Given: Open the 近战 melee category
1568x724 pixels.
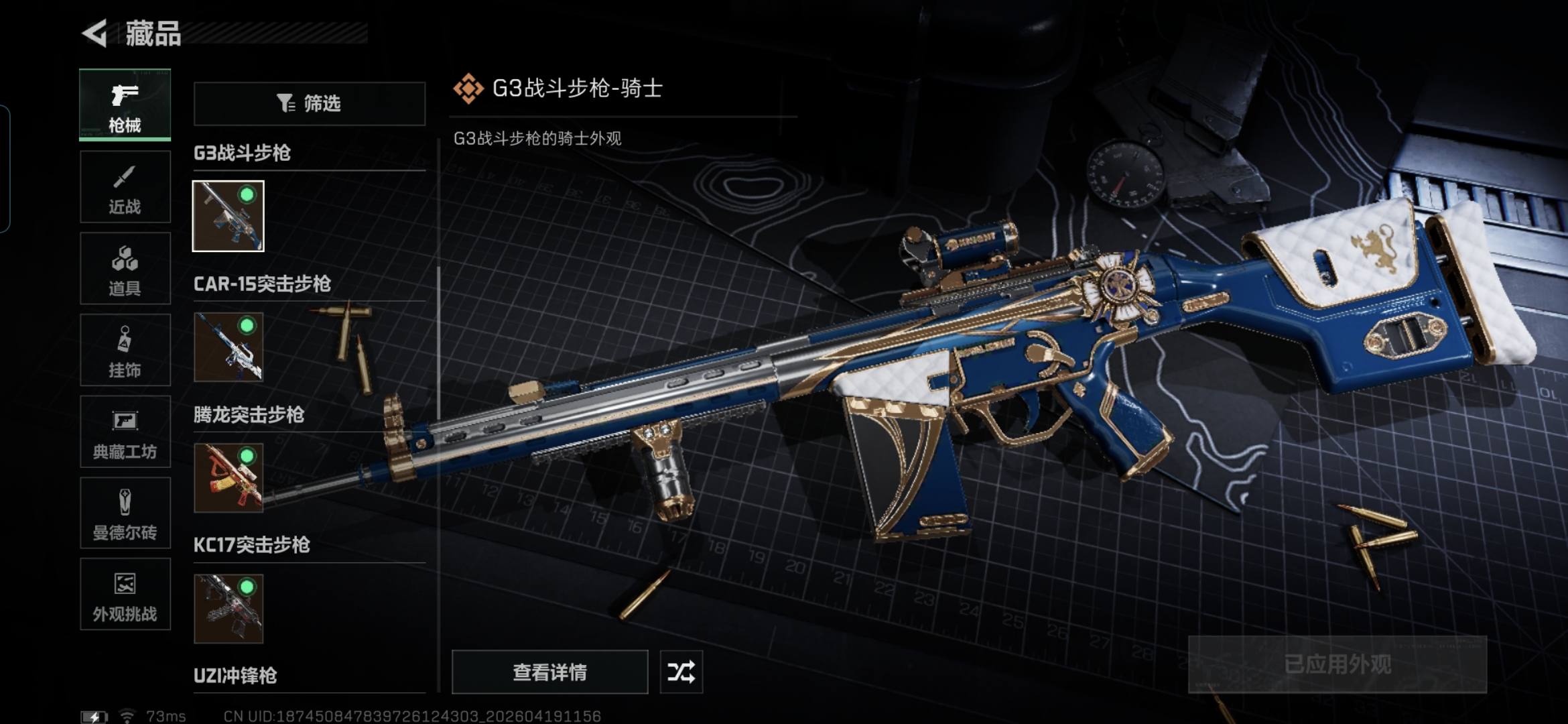Looking at the screenshot, I should point(125,187).
